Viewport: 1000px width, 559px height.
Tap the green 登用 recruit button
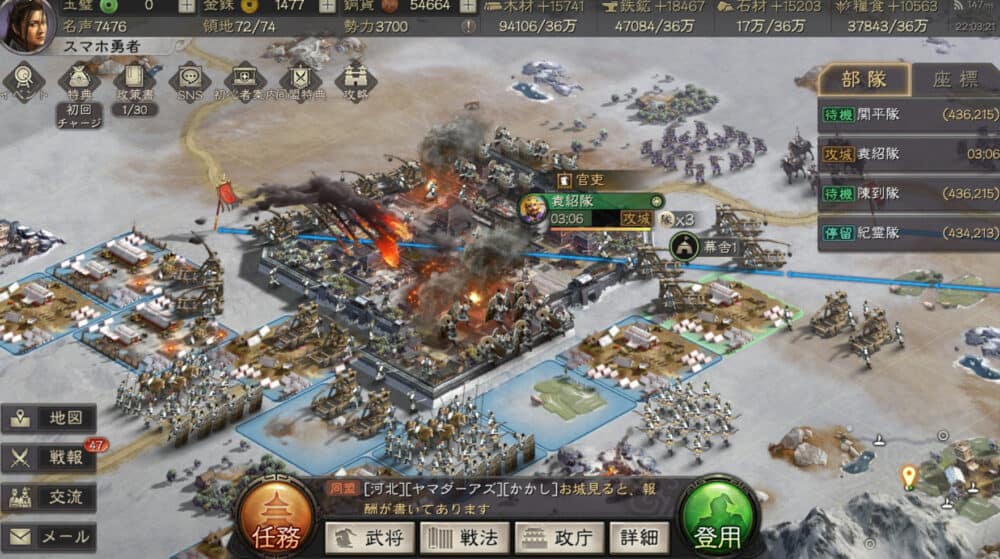tap(717, 518)
